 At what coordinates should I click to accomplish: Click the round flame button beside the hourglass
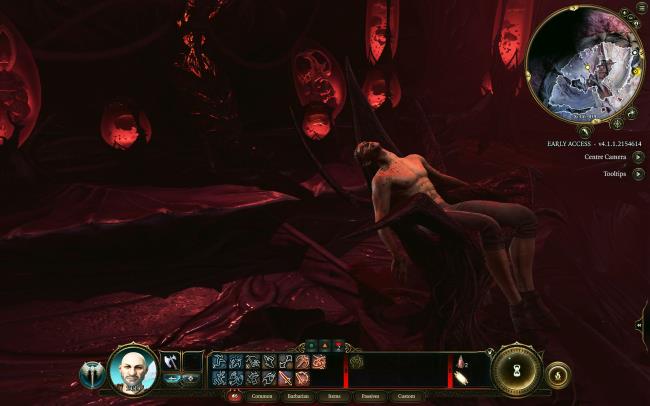tap(558, 375)
